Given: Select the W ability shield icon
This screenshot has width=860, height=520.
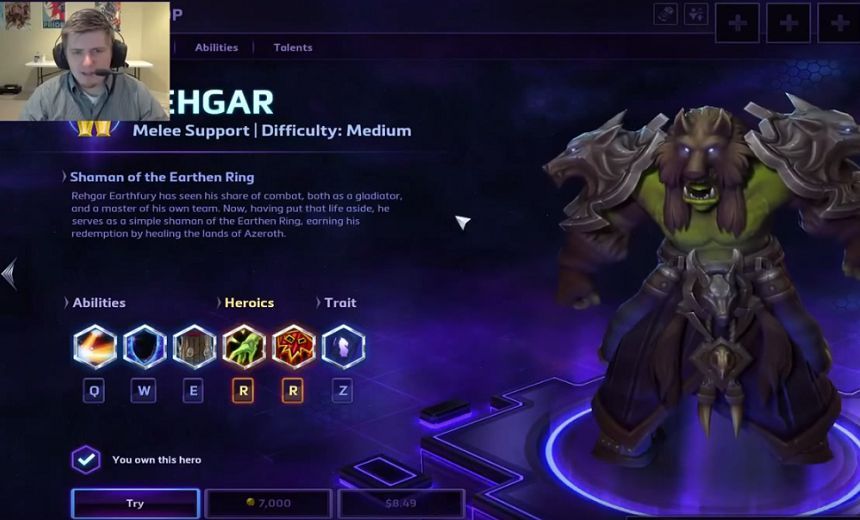Looking at the screenshot, I should tap(144, 347).
